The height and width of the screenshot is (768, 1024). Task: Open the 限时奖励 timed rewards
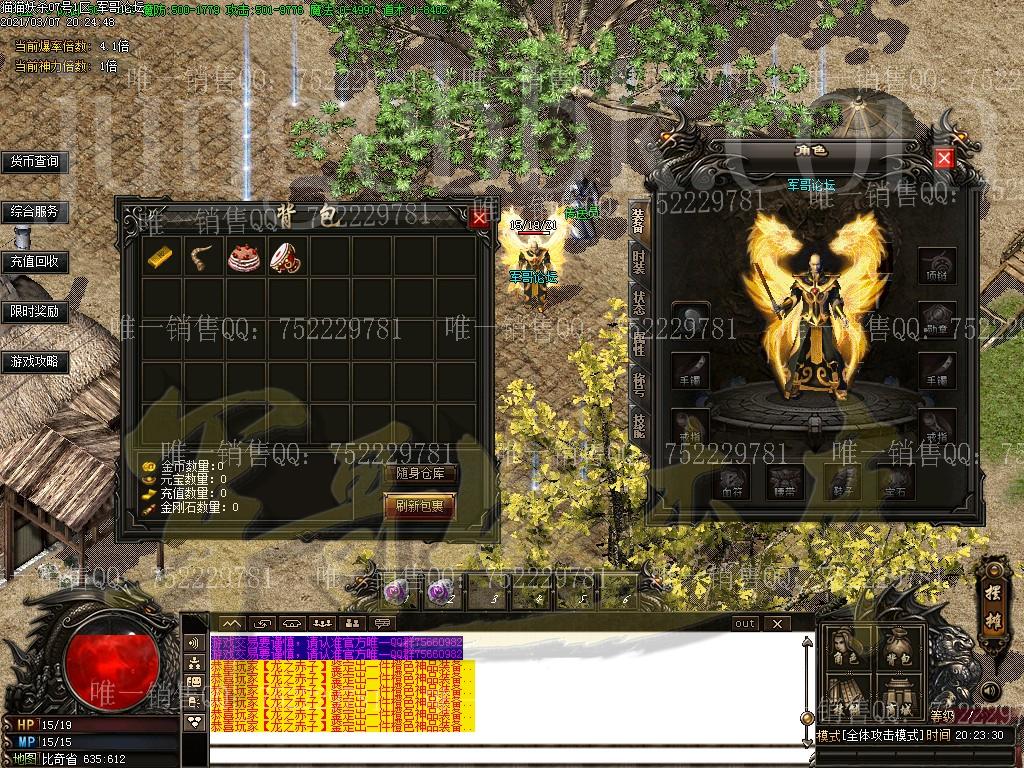35,312
